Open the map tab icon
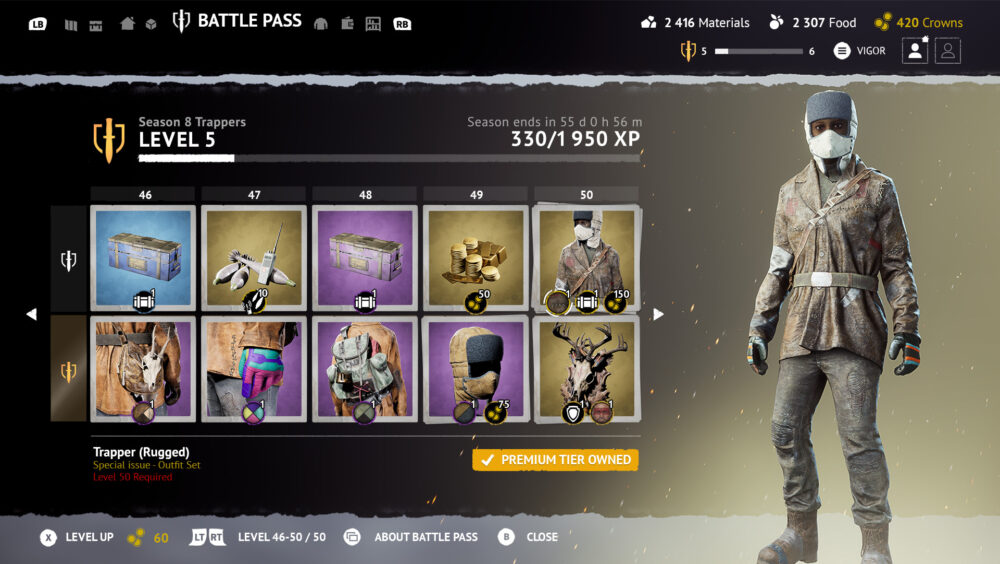Image resolution: width=1000 pixels, height=564 pixels. [71, 24]
